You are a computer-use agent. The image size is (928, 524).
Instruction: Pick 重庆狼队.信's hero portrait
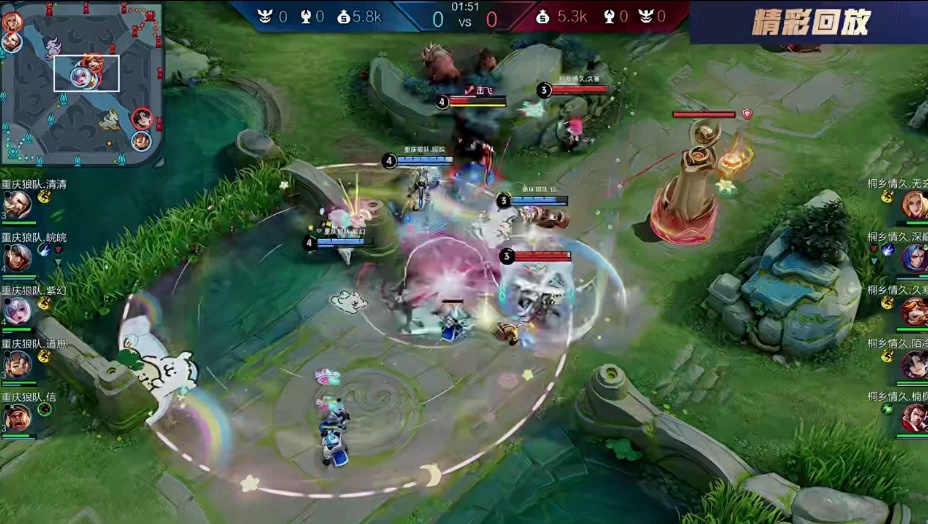(16, 417)
